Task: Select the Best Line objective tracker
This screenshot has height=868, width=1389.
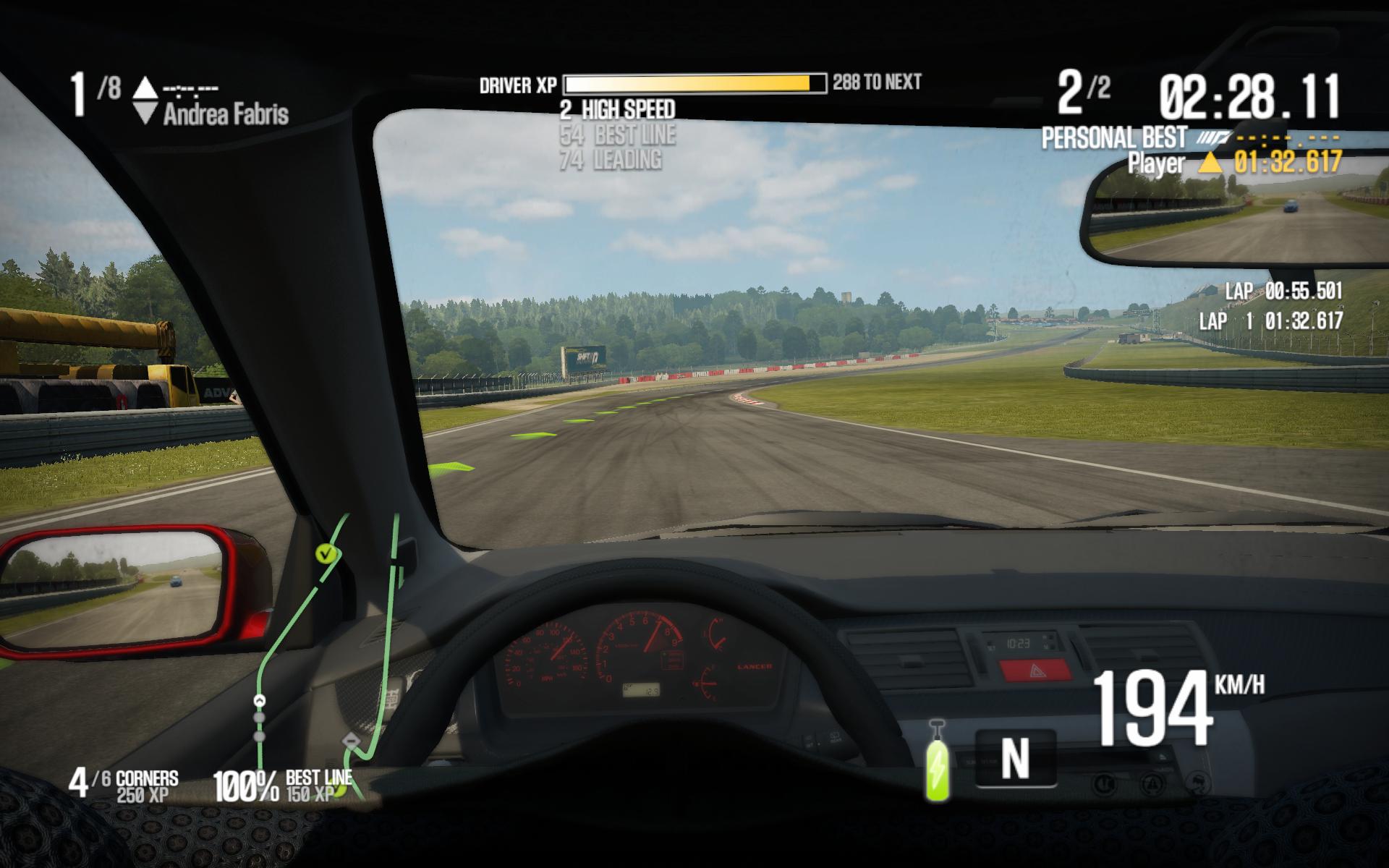Action: [x=283, y=786]
